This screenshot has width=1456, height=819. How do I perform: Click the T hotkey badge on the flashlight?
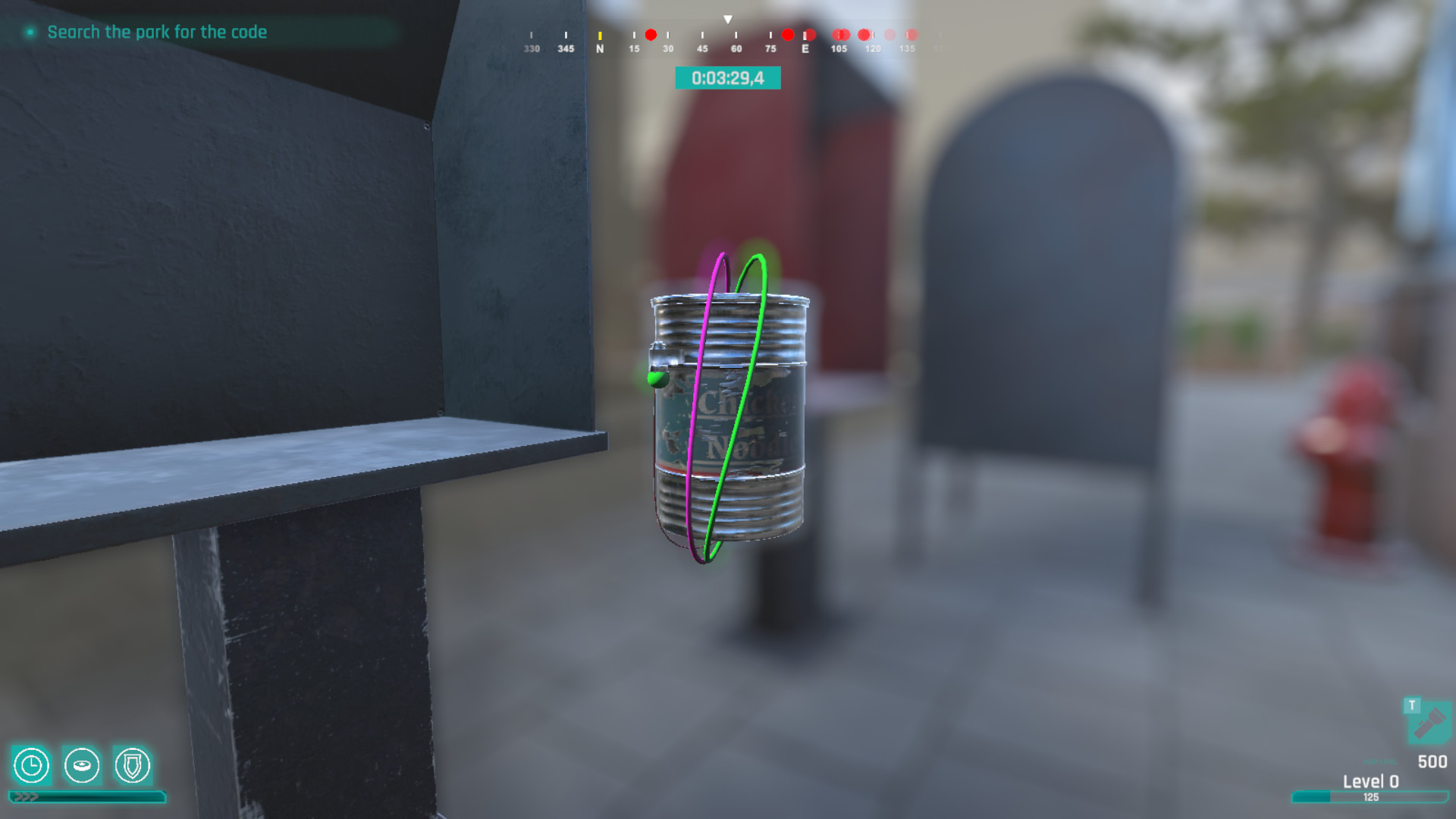(1412, 704)
